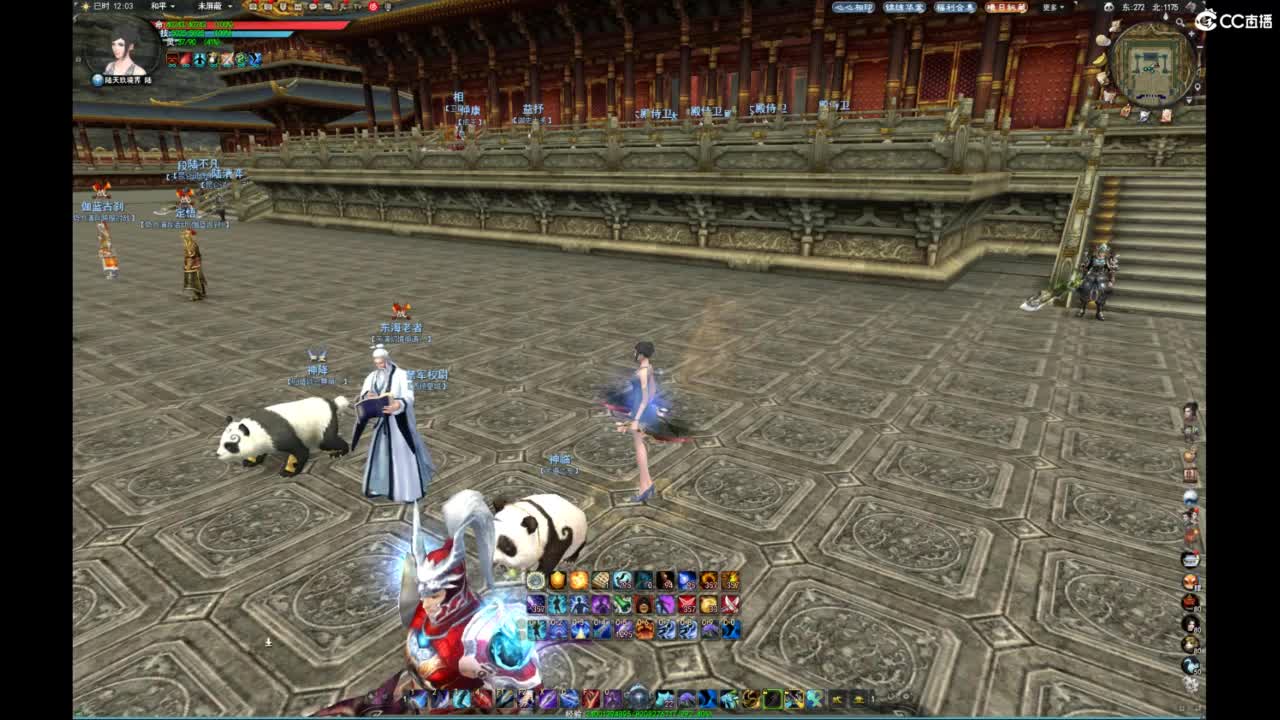Open the 和平 peace-mode dropdown

click(x=162, y=8)
